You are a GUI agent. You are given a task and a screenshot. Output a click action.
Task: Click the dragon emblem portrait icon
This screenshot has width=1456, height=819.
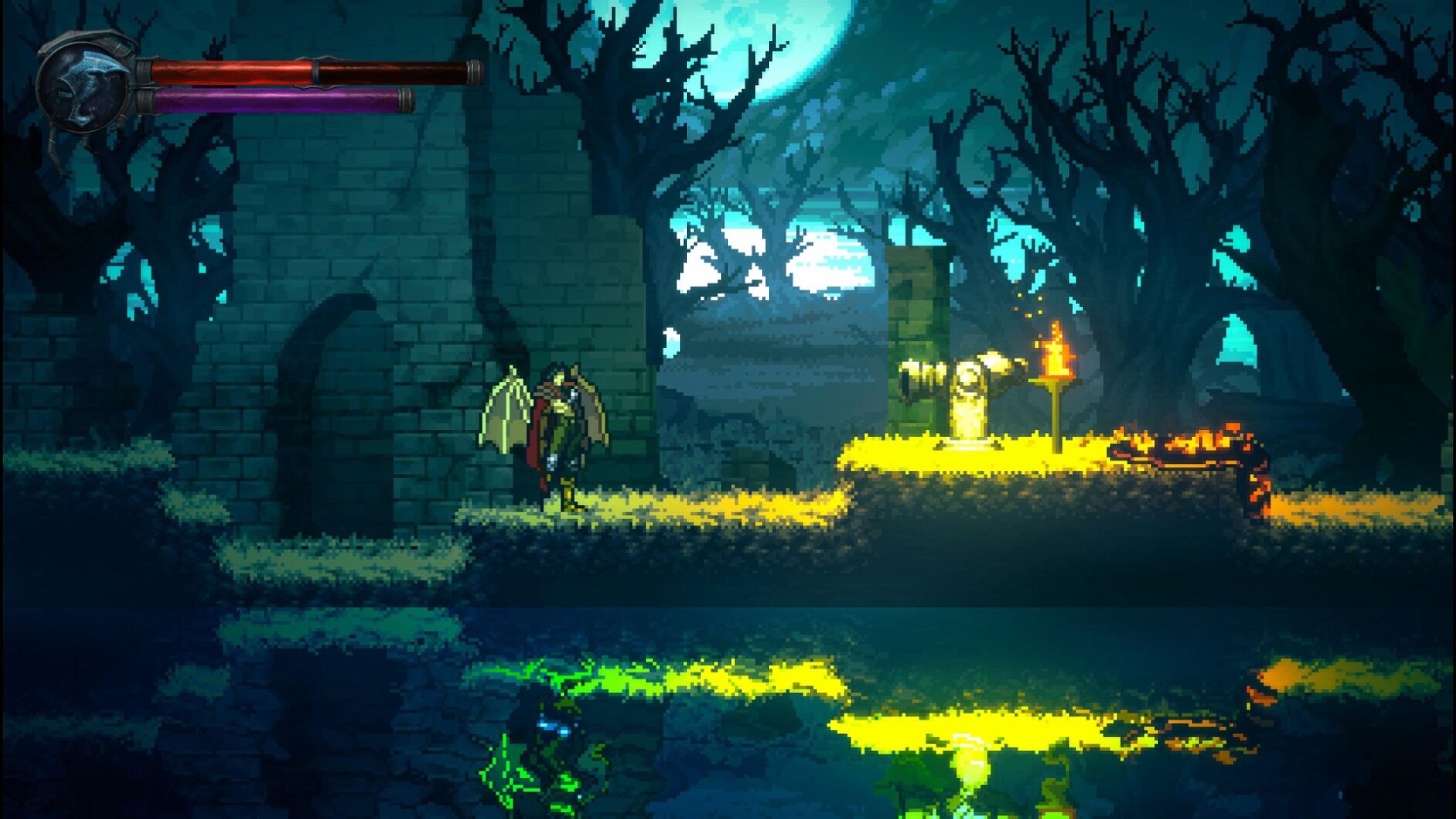click(86, 83)
